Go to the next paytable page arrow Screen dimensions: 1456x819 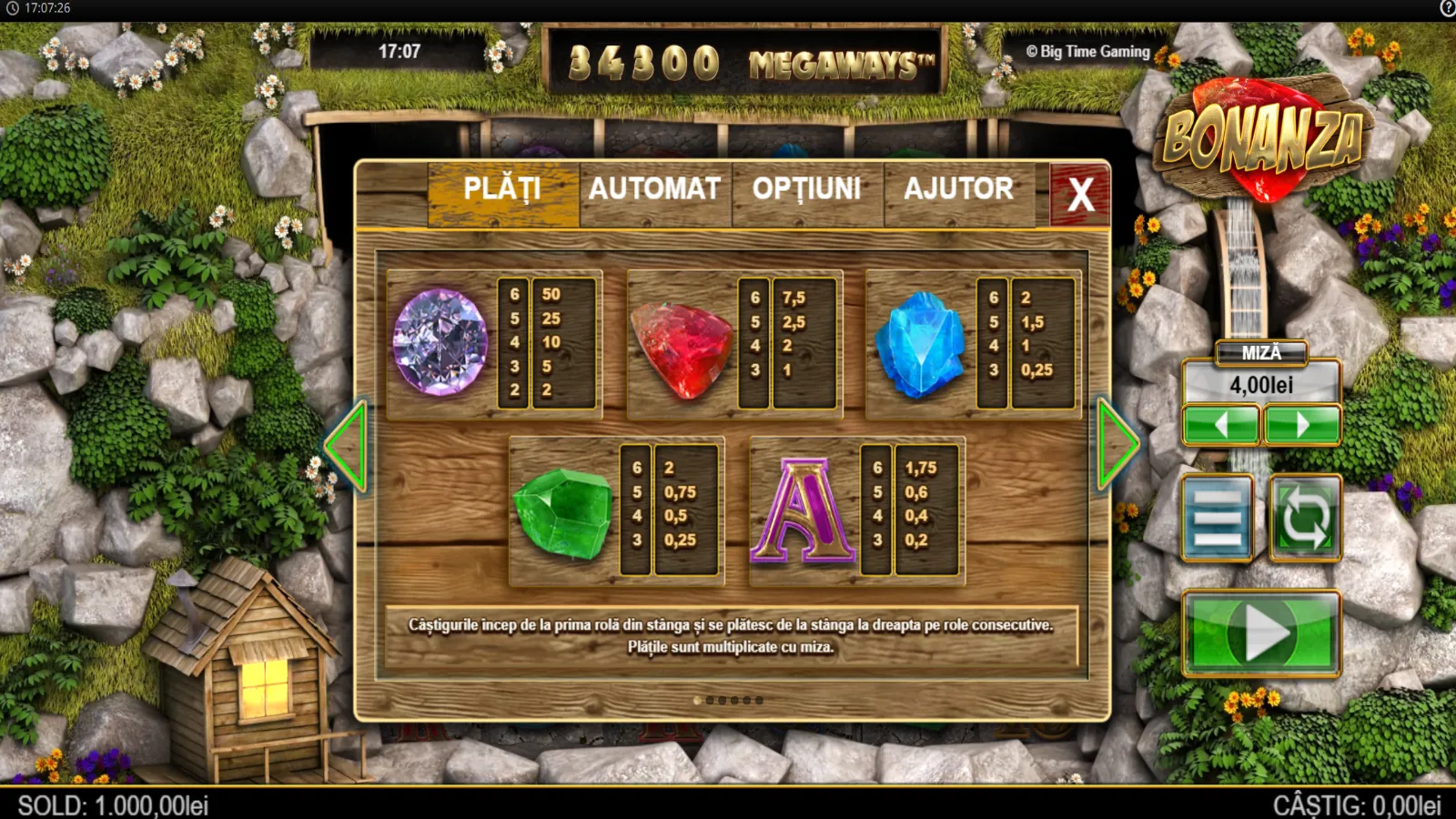[1117, 445]
